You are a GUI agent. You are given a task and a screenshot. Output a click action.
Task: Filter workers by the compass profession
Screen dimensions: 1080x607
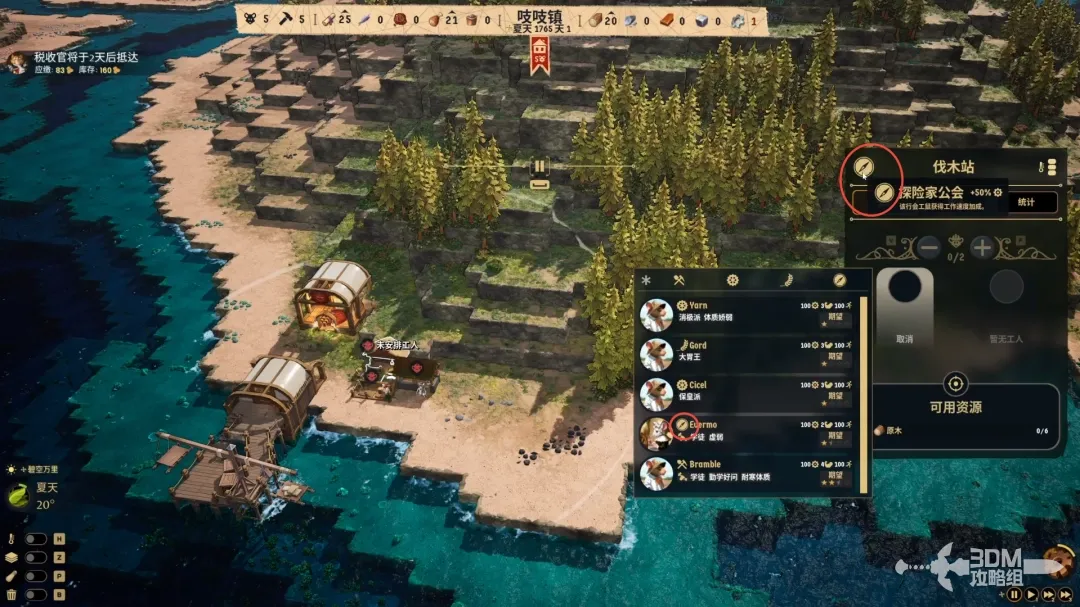pyautogui.click(x=840, y=280)
